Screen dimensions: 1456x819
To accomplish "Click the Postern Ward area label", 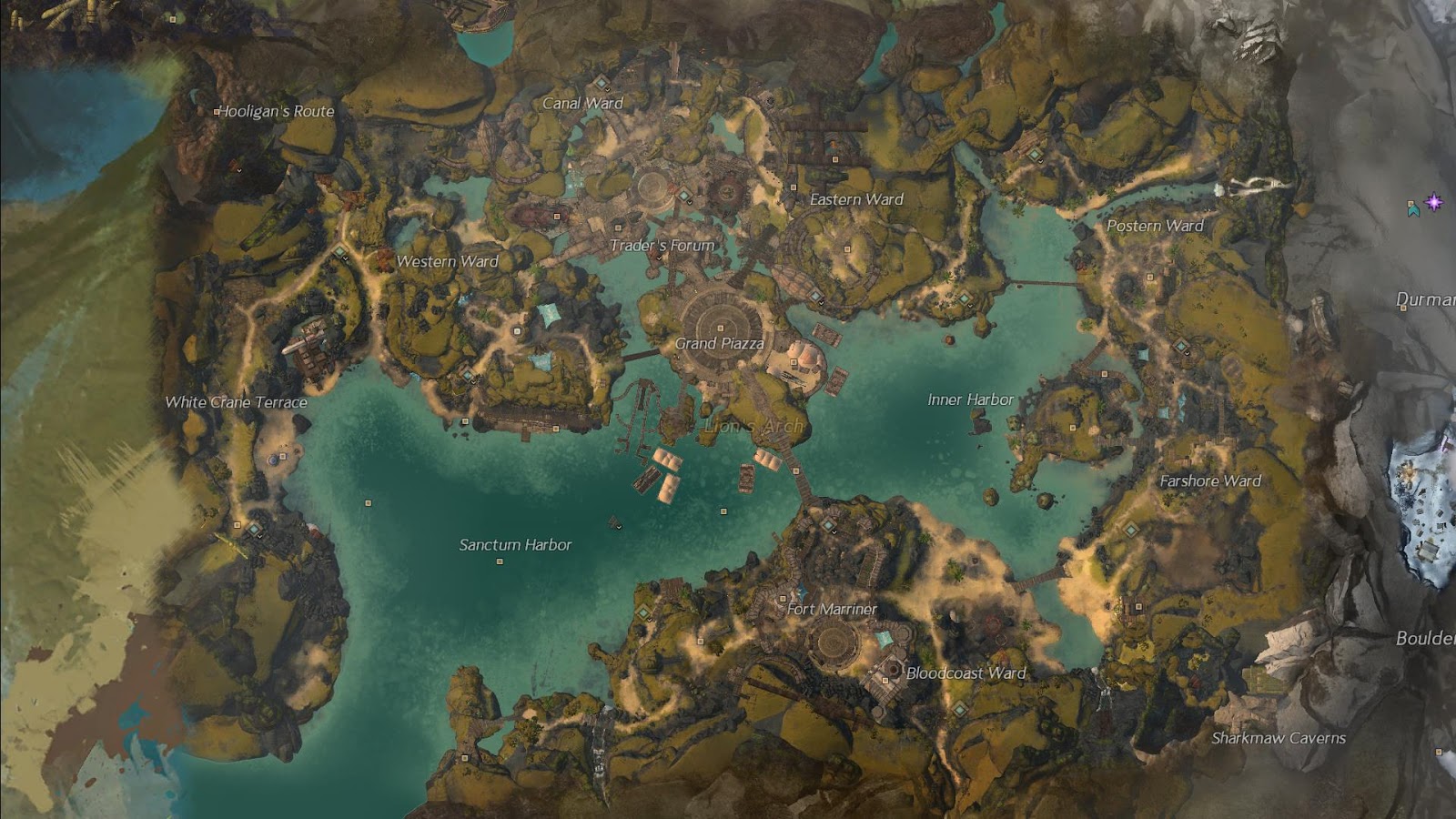I will pyautogui.click(x=1156, y=226).
